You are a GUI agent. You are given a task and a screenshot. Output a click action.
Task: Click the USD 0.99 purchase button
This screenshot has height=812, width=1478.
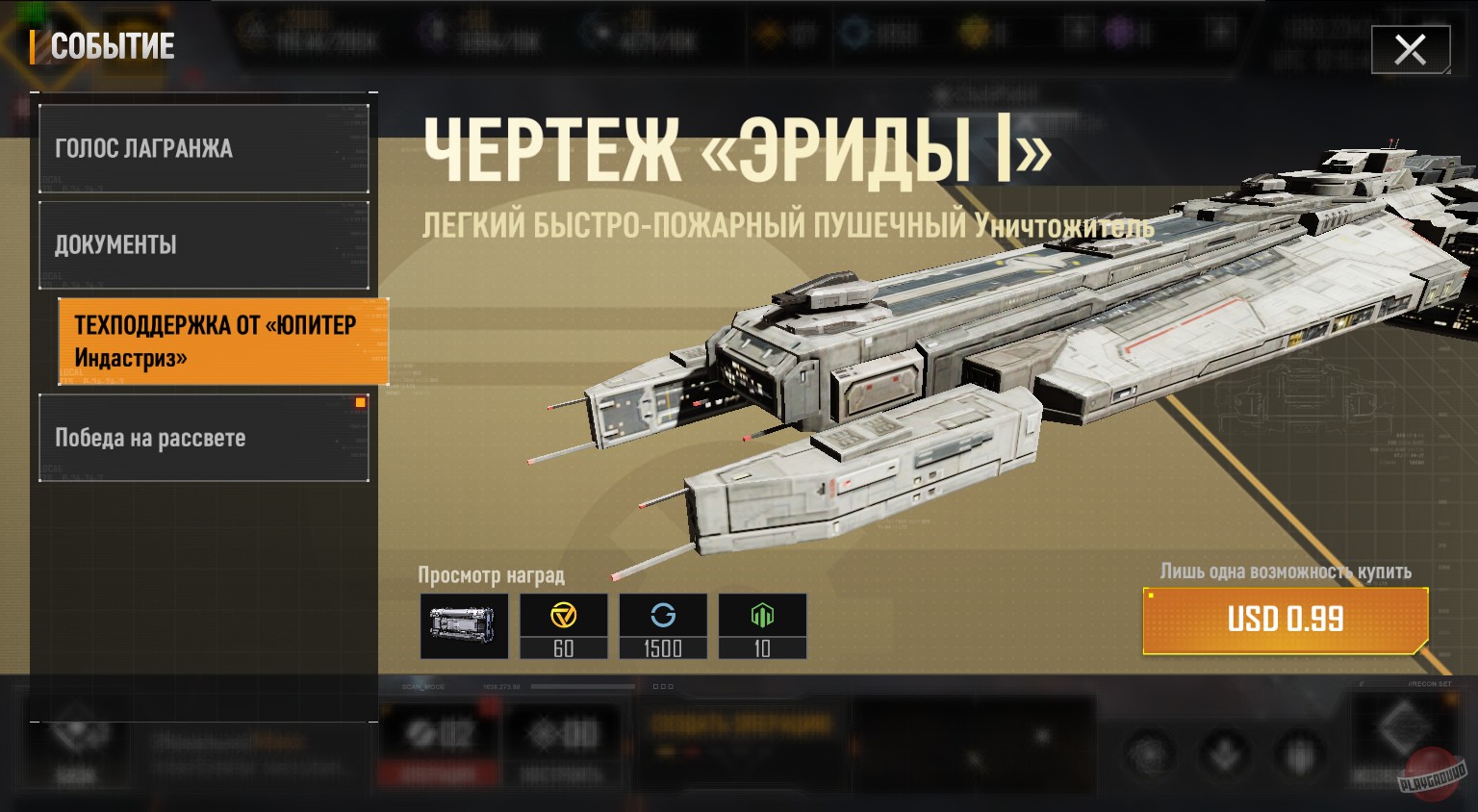1286,620
